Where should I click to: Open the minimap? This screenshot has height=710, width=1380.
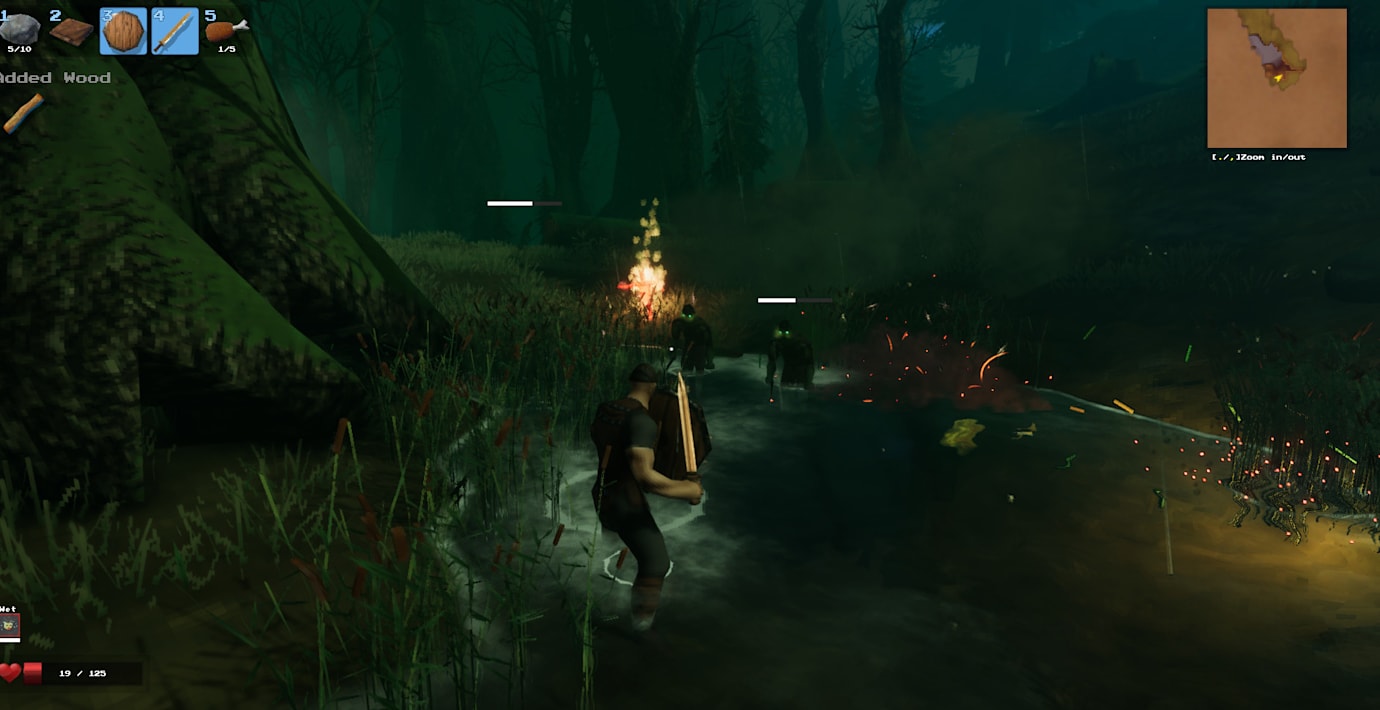pos(1276,78)
